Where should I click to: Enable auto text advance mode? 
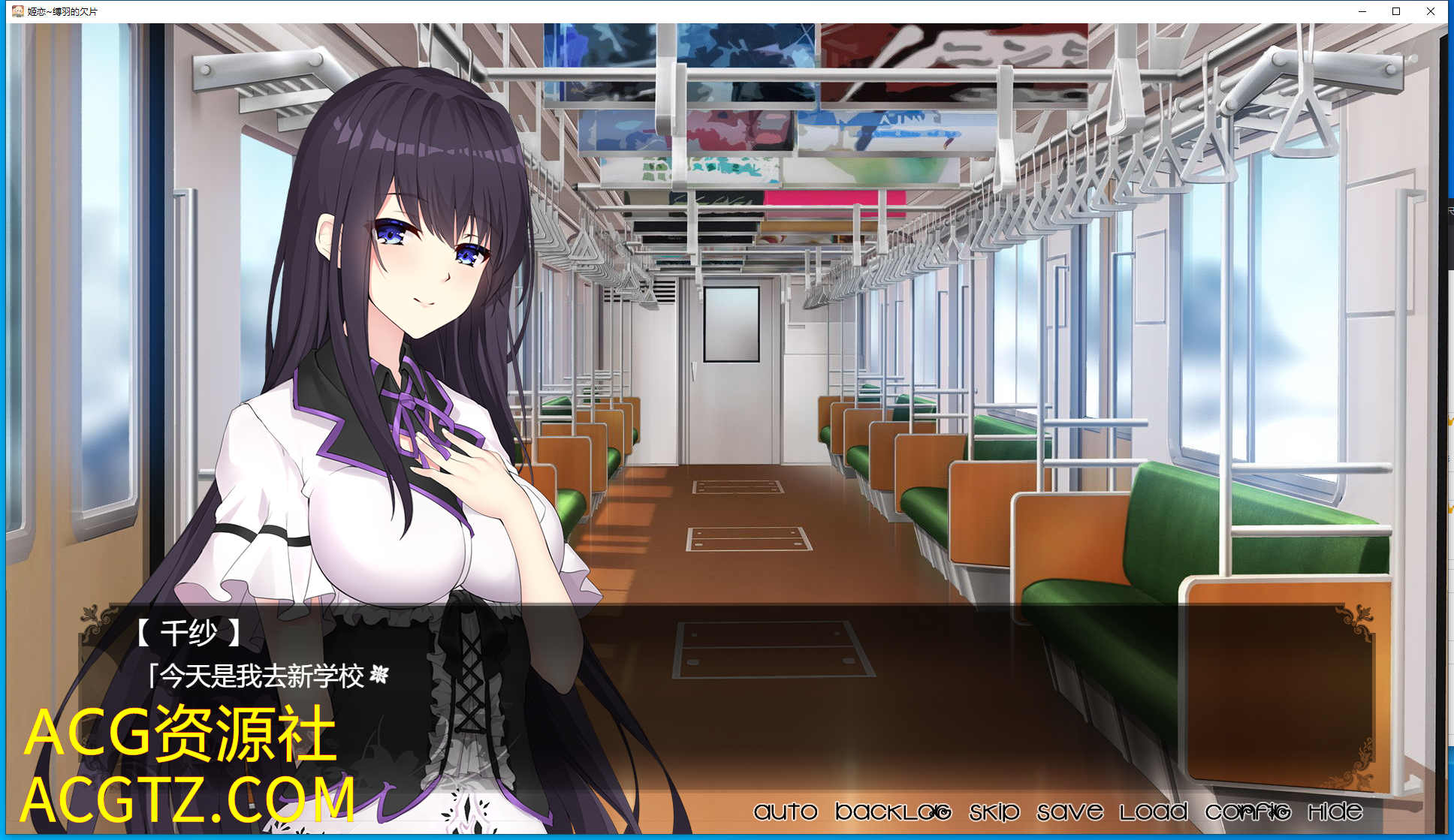(x=785, y=811)
